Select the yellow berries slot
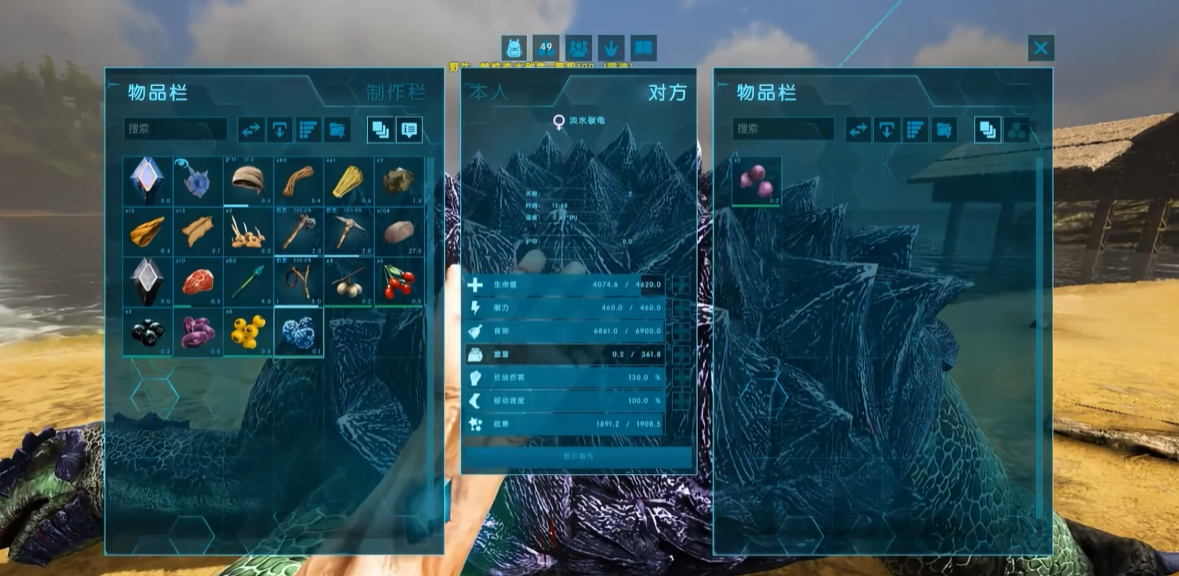Screen dimensions: 1179x576 point(248,332)
